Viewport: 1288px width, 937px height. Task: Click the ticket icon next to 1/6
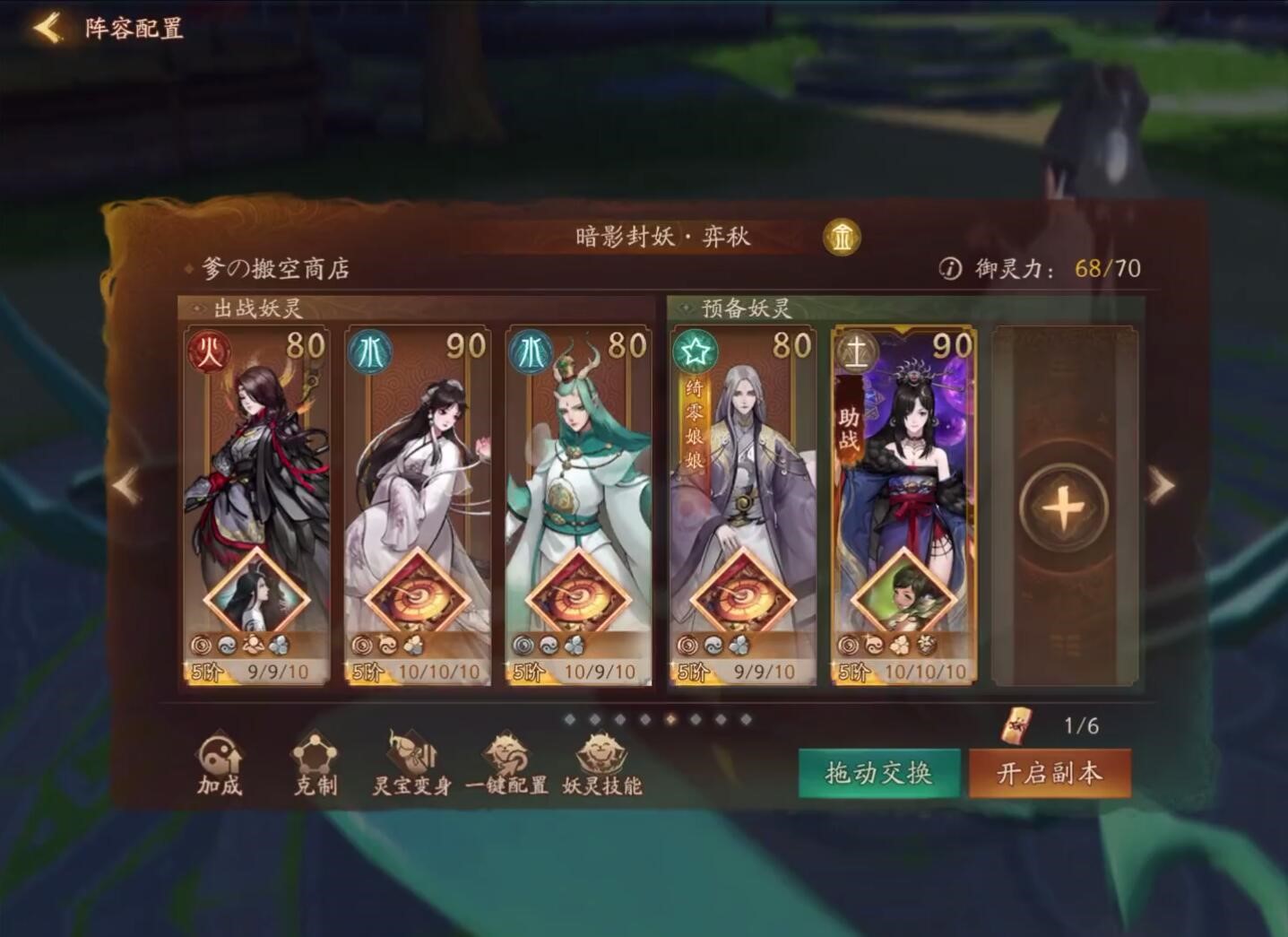click(1015, 724)
